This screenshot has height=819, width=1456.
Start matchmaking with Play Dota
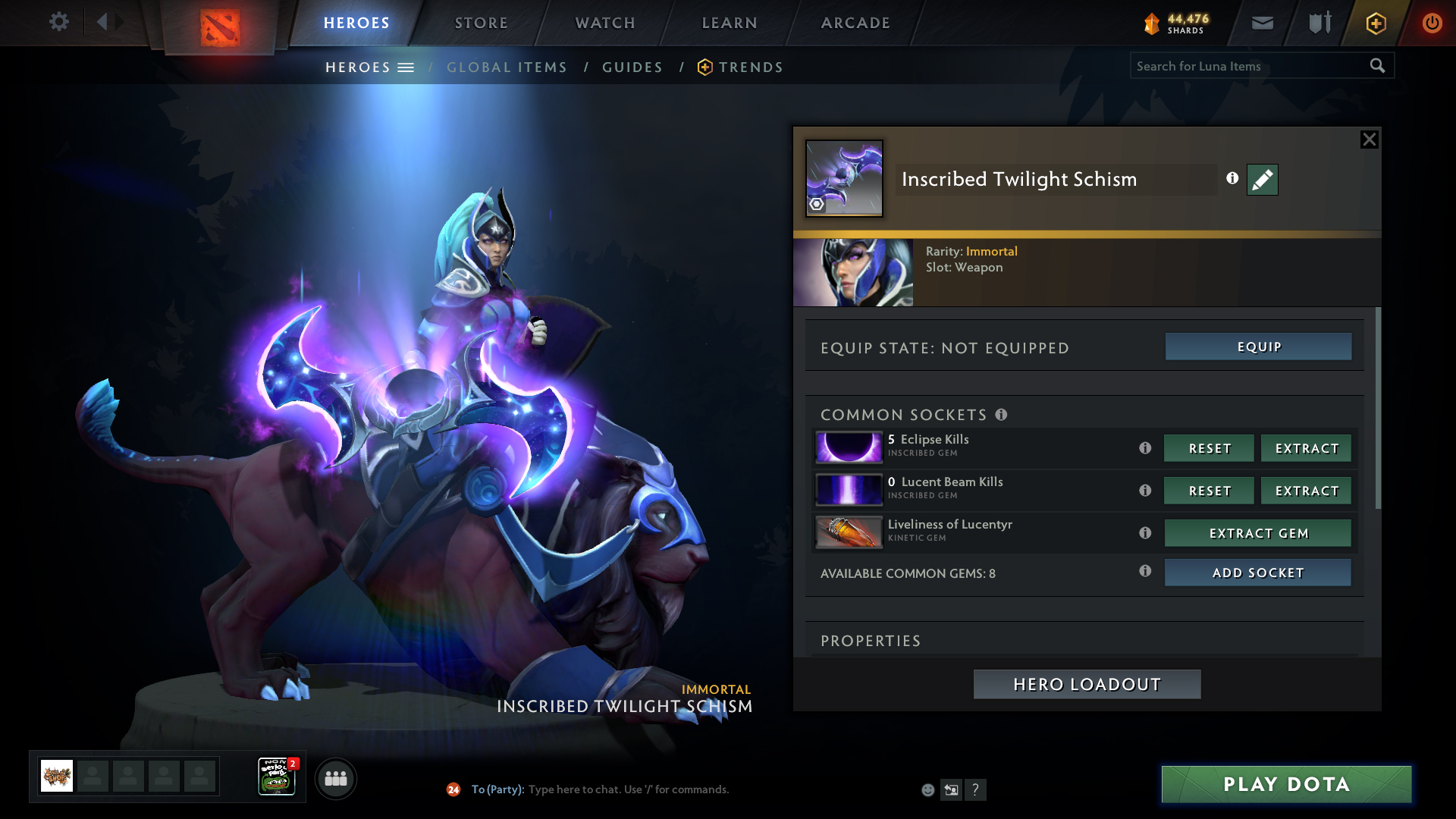1286,784
